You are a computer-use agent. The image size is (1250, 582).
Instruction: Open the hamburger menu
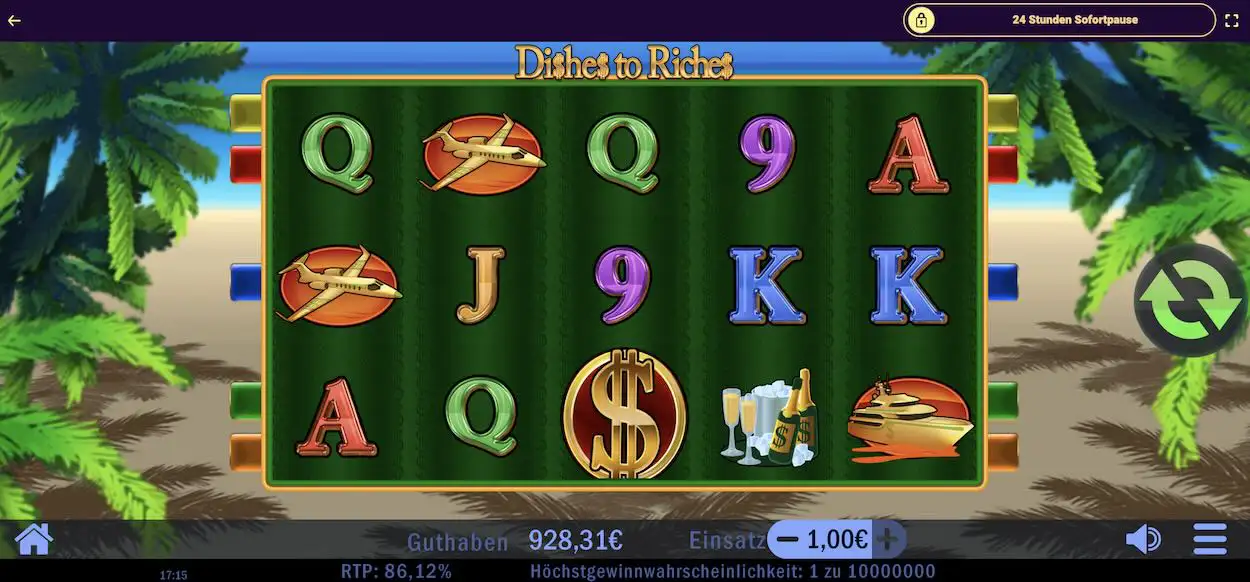tap(1210, 540)
